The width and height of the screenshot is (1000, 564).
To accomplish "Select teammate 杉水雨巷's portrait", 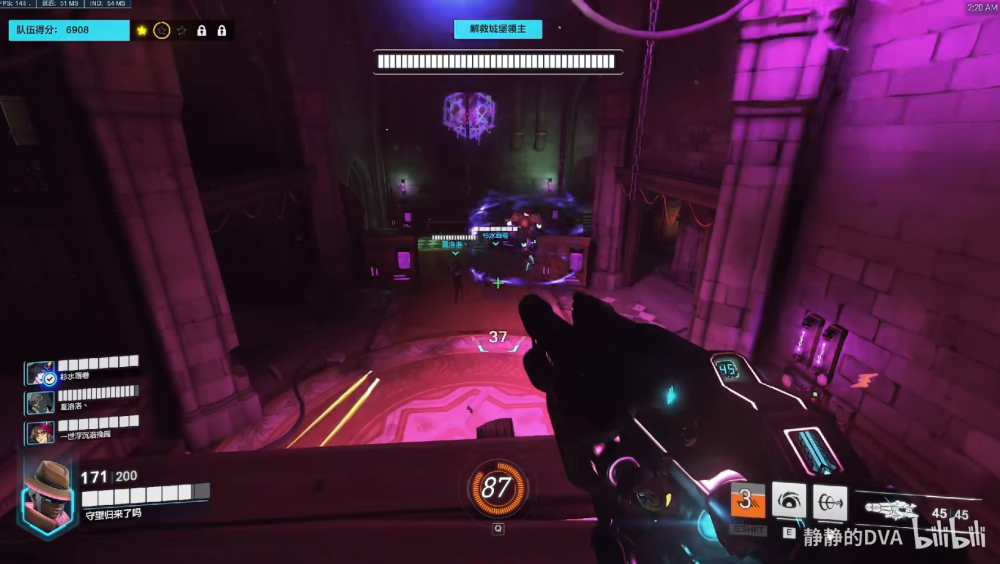I will click(x=41, y=373).
